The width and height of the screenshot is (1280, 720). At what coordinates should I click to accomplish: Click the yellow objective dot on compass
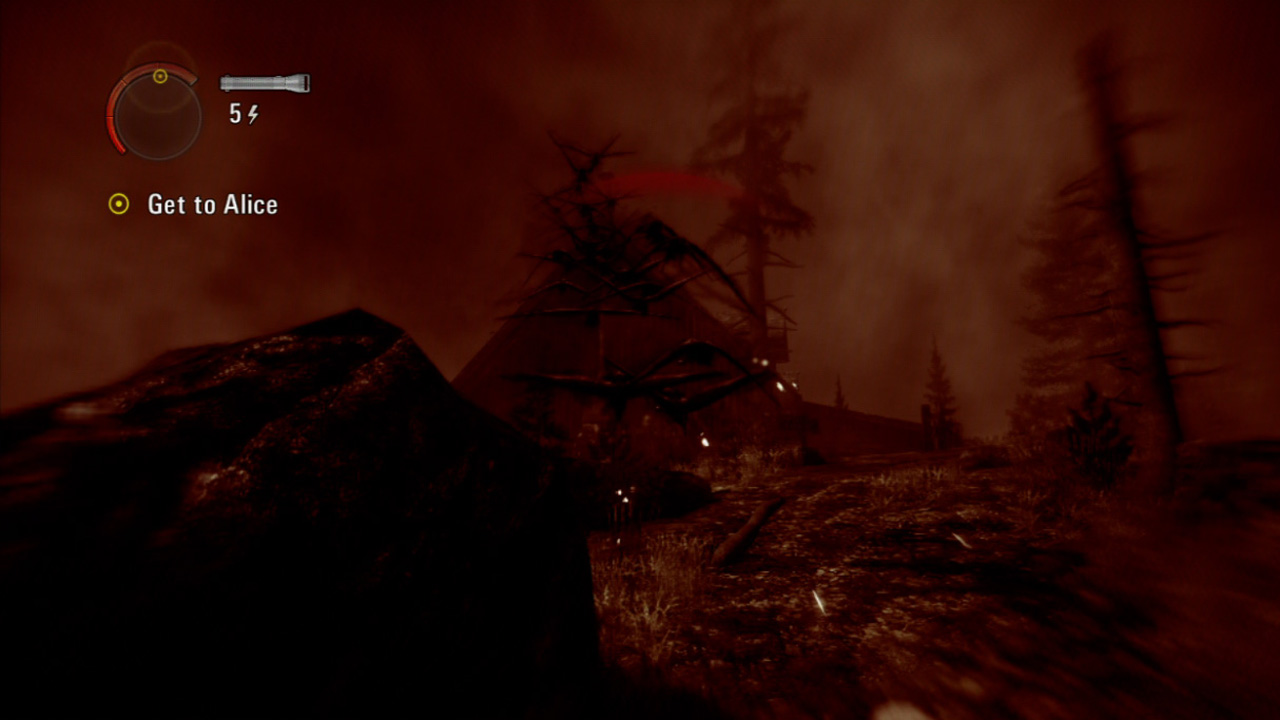[158, 75]
